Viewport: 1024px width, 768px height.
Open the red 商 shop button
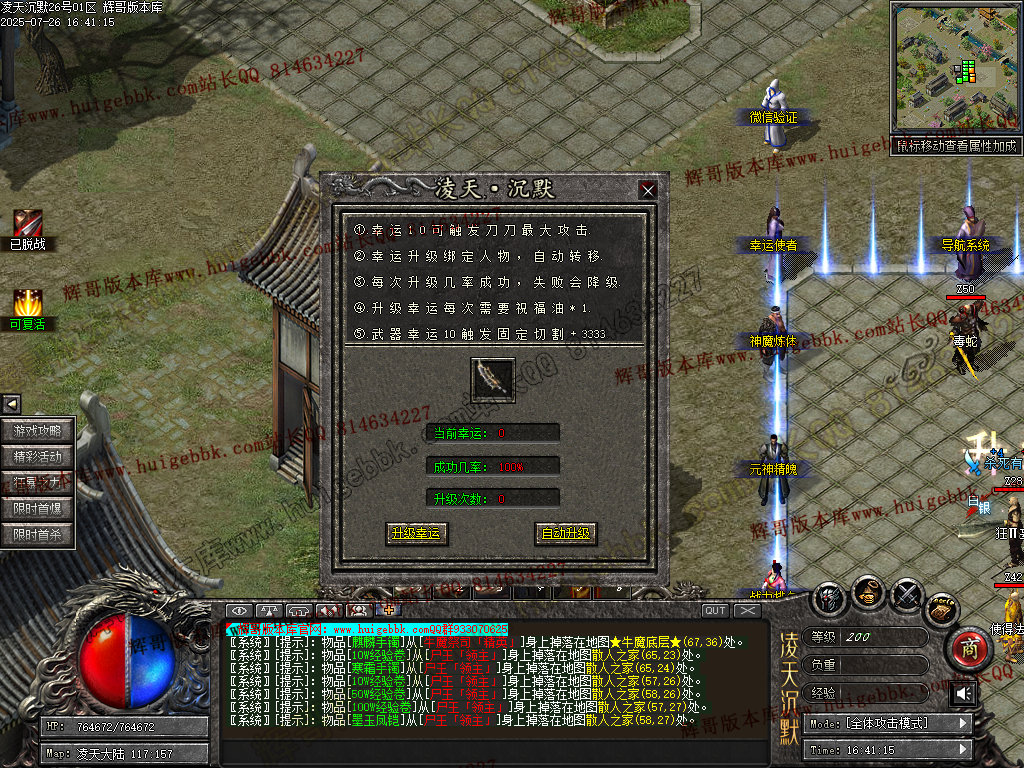[968, 648]
